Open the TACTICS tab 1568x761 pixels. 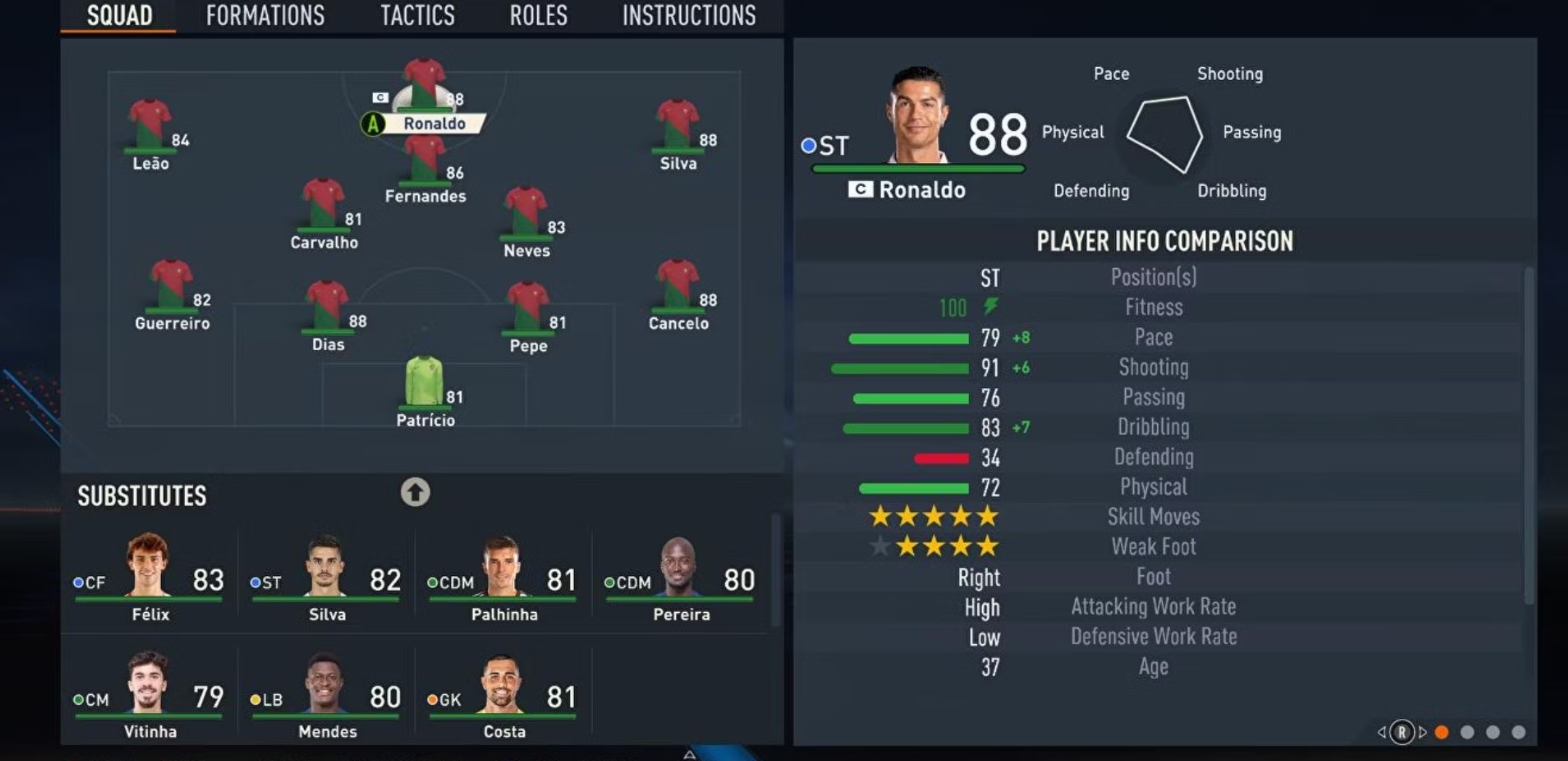coord(417,15)
